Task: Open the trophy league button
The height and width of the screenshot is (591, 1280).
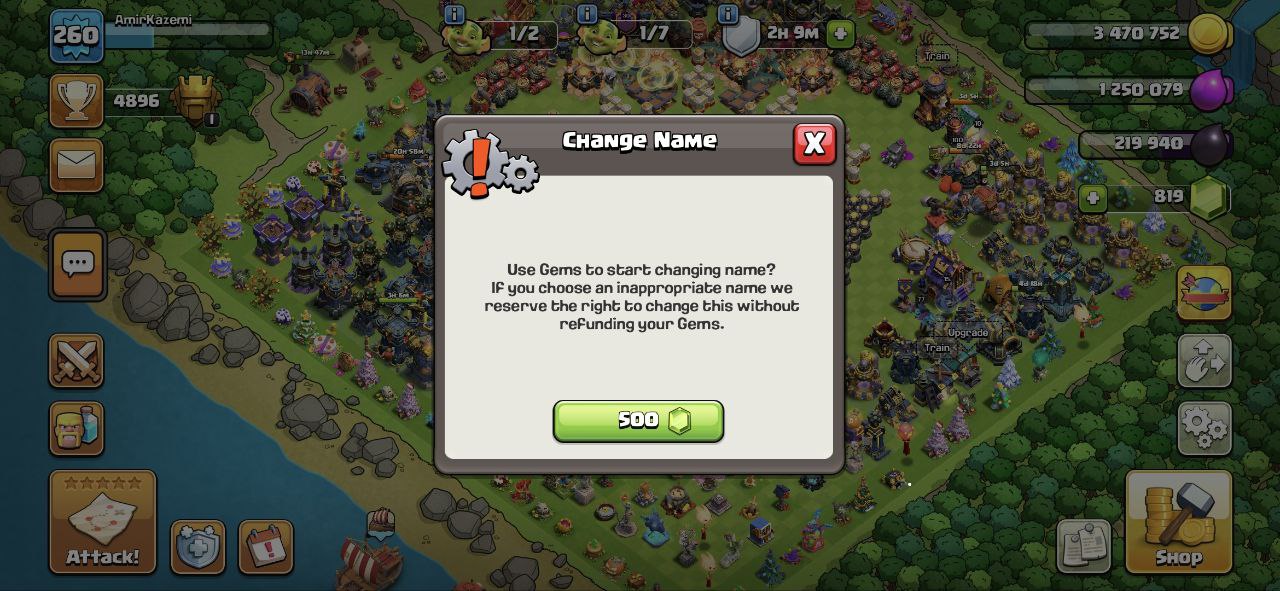Action: pyautogui.click(x=77, y=101)
